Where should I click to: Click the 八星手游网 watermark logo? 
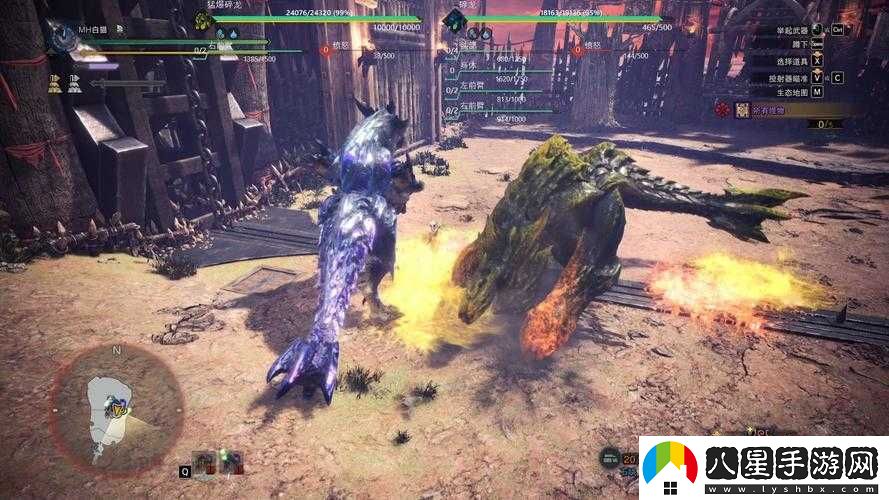click(764, 467)
